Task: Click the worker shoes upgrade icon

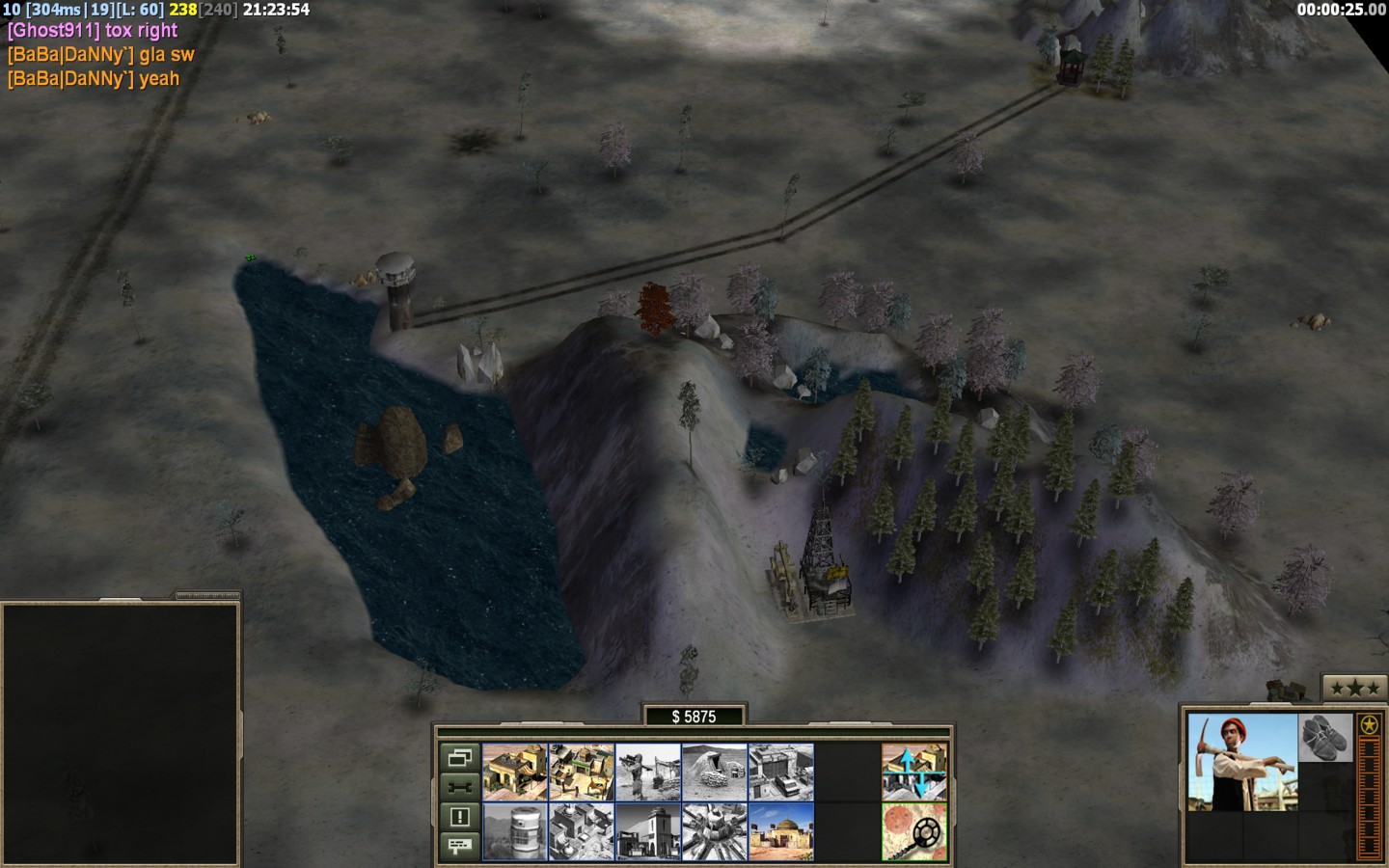Action: (x=1325, y=738)
